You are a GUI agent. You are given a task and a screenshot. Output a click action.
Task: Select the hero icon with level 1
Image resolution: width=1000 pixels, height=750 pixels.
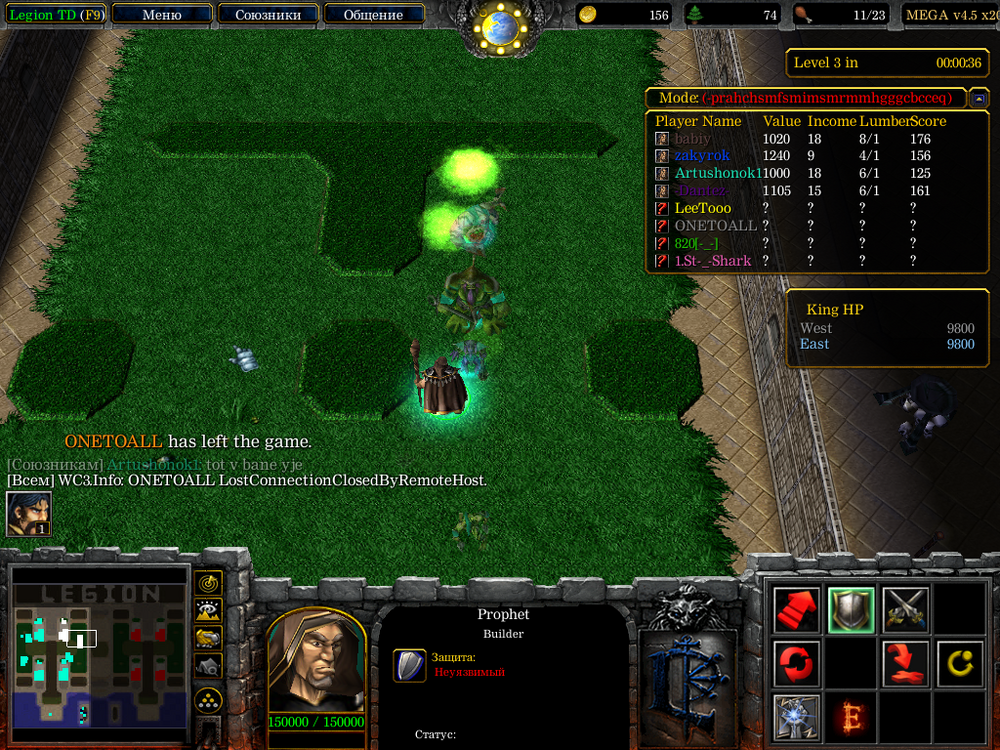pyautogui.click(x=29, y=514)
